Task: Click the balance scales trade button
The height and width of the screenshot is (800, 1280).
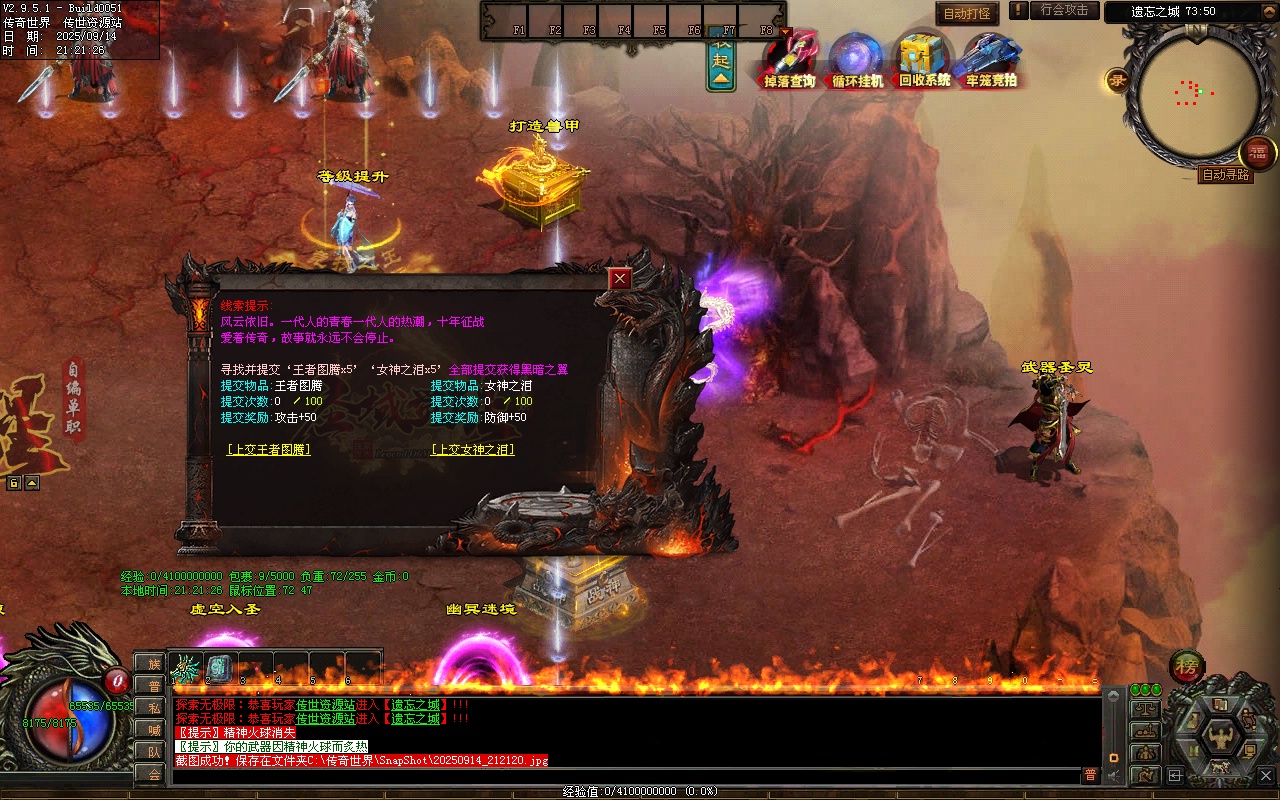Action: [x=1145, y=709]
